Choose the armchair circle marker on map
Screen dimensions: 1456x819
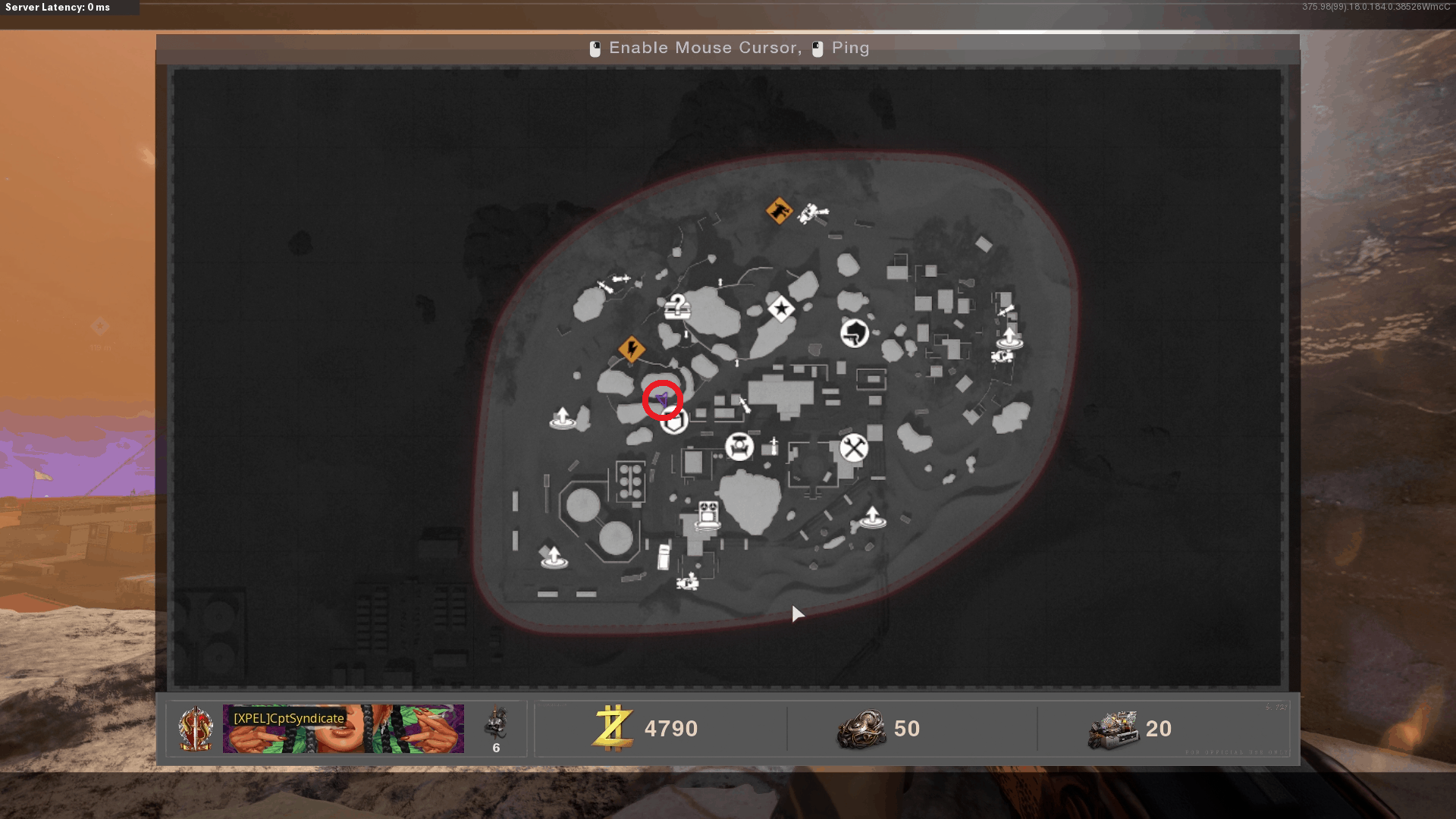pyautogui.click(x=739, y=447)
